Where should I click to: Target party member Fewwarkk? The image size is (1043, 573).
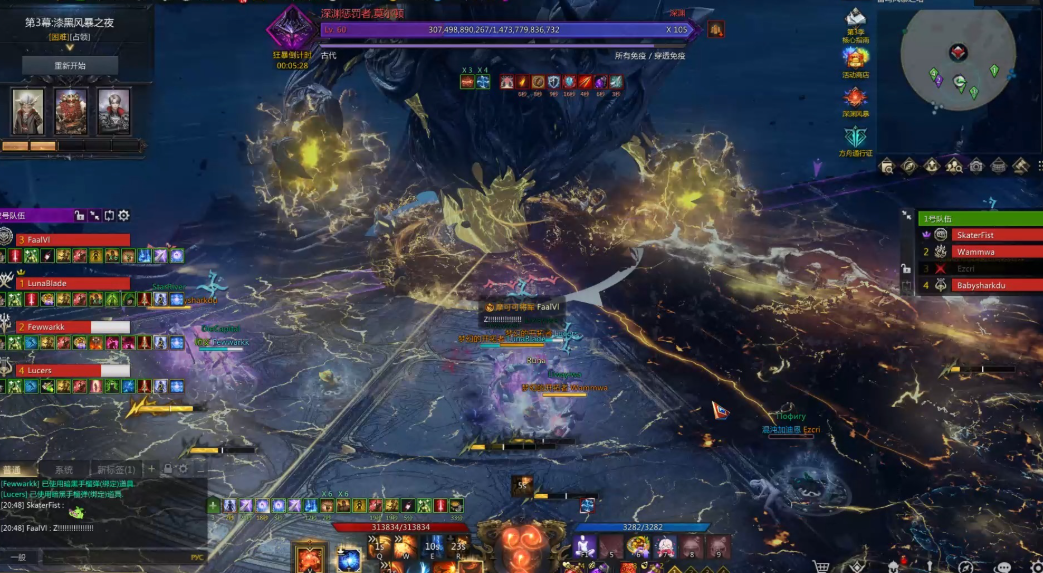point(72,327)
